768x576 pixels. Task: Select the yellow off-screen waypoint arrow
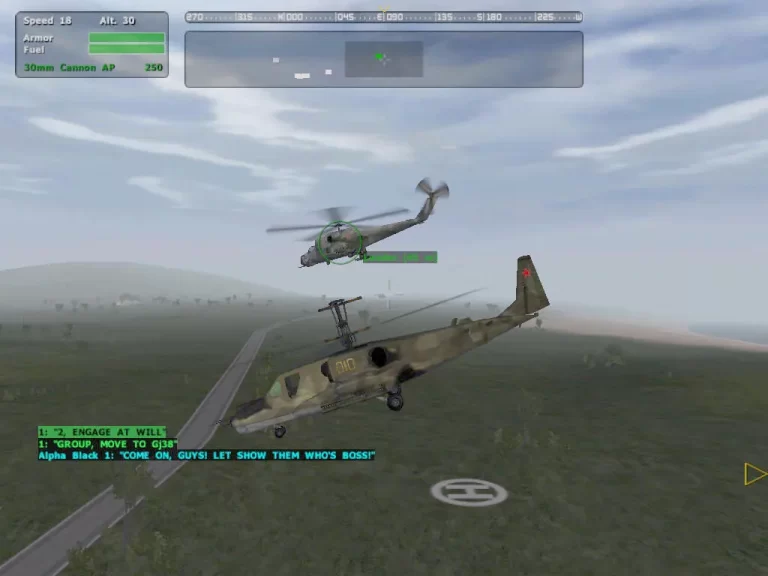click(755, 474)
